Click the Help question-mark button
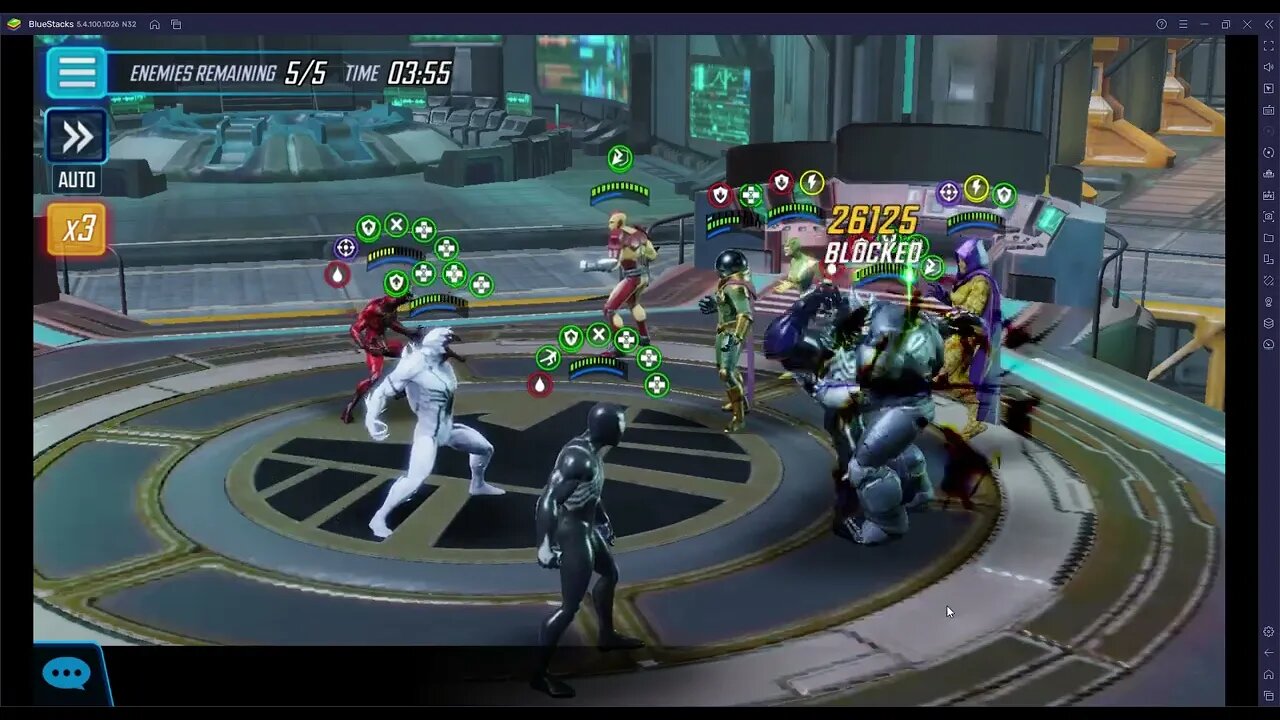The height and width of the screenshot is (720, 1280). coord(1162,23)
